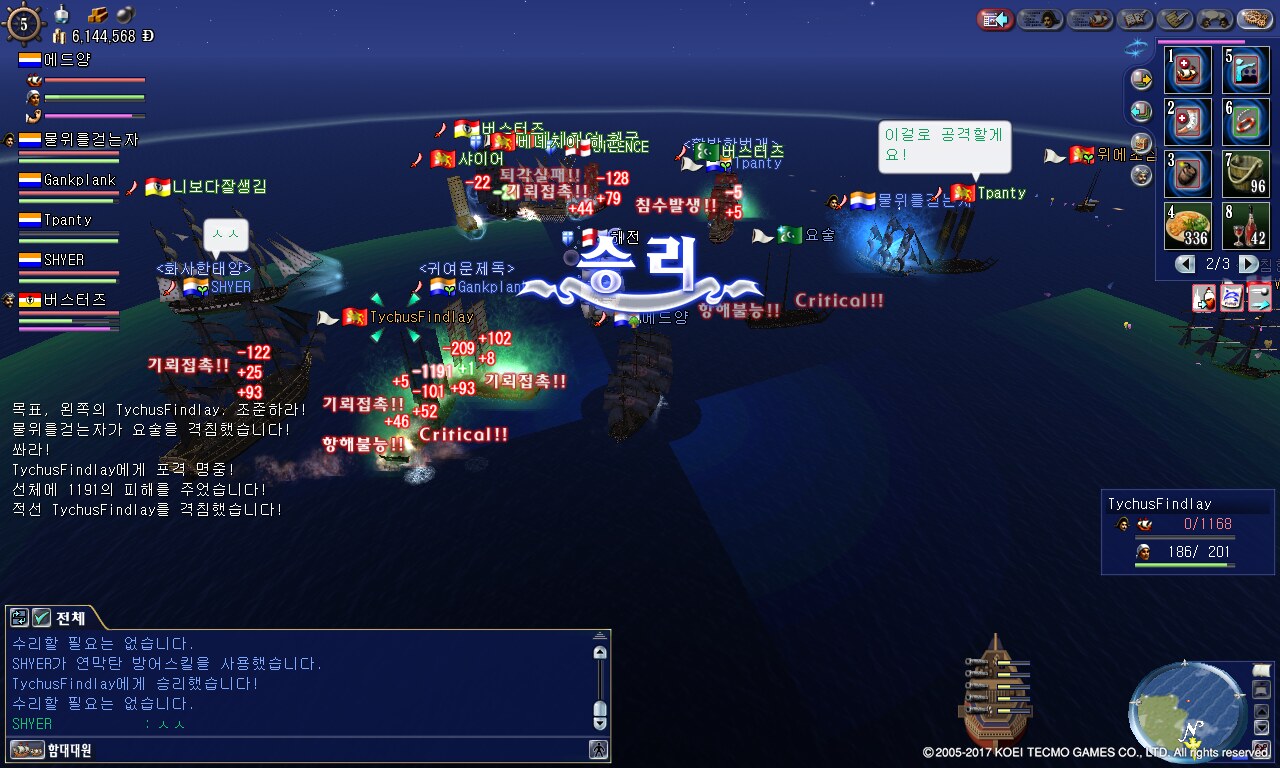
Task: Click the circular sea minimap
Action: click(1187, 710)
